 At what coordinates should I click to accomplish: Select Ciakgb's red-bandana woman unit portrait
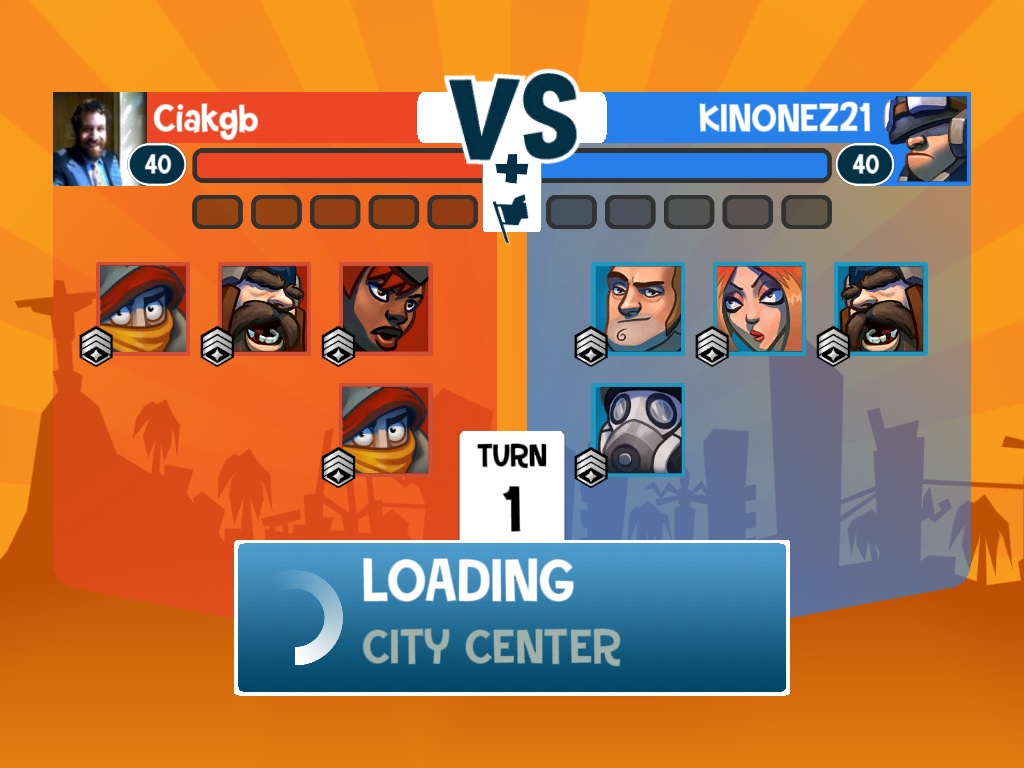click(x=386, y=309)
